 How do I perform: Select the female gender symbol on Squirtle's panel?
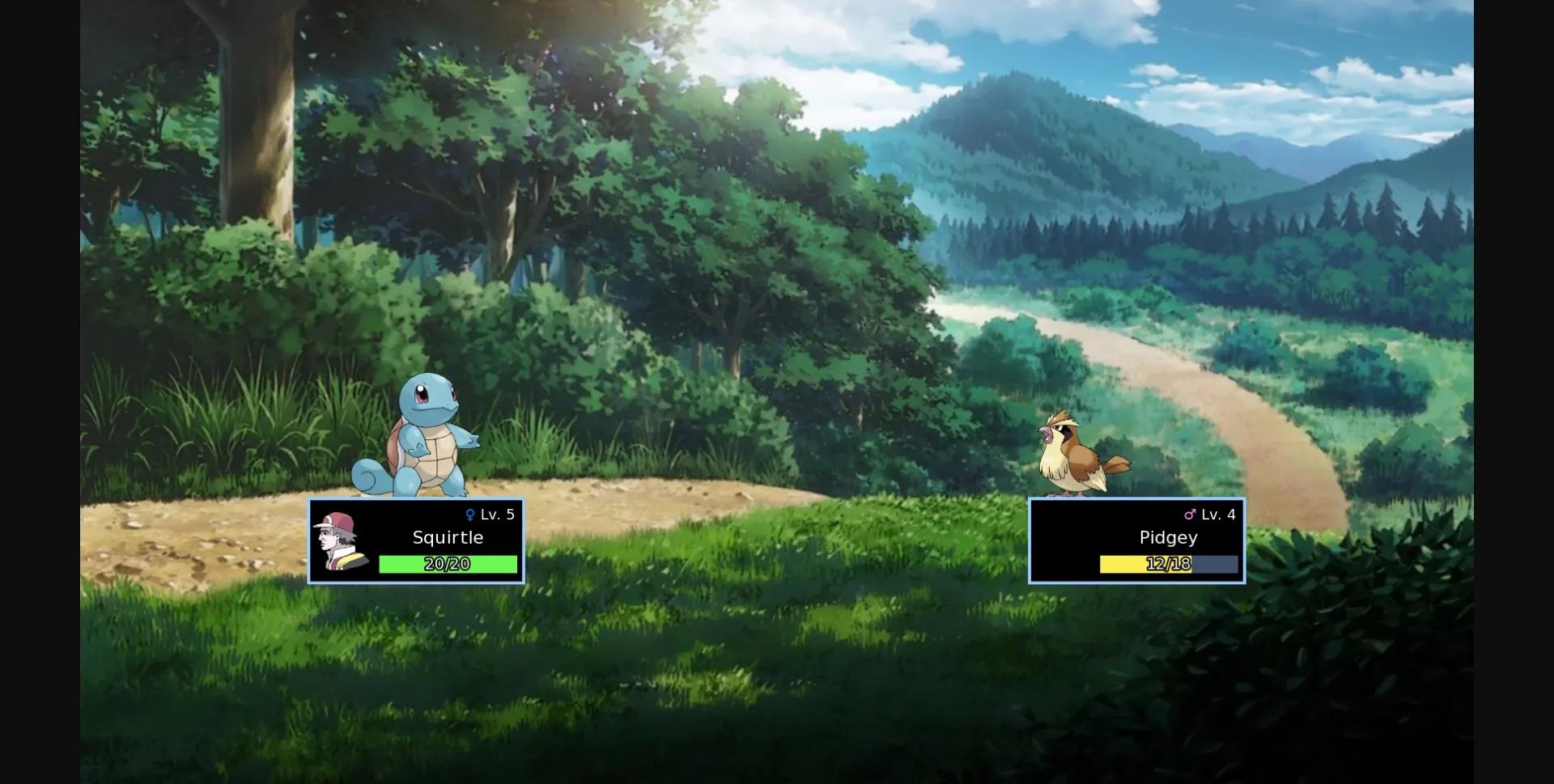pyautogui.click(x=469, y=515)
